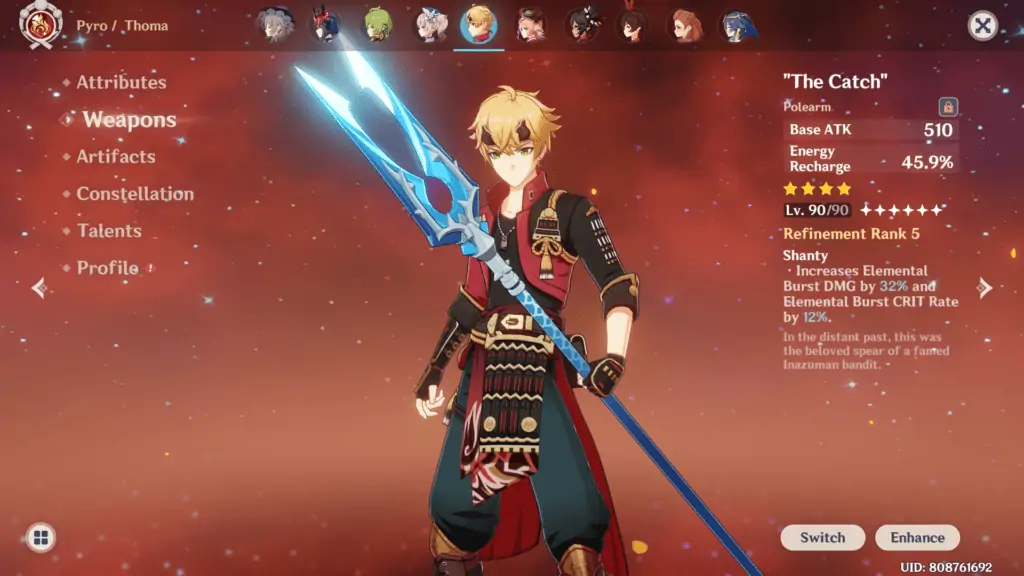Select the silver-haired character portrait

coord(273,25)
